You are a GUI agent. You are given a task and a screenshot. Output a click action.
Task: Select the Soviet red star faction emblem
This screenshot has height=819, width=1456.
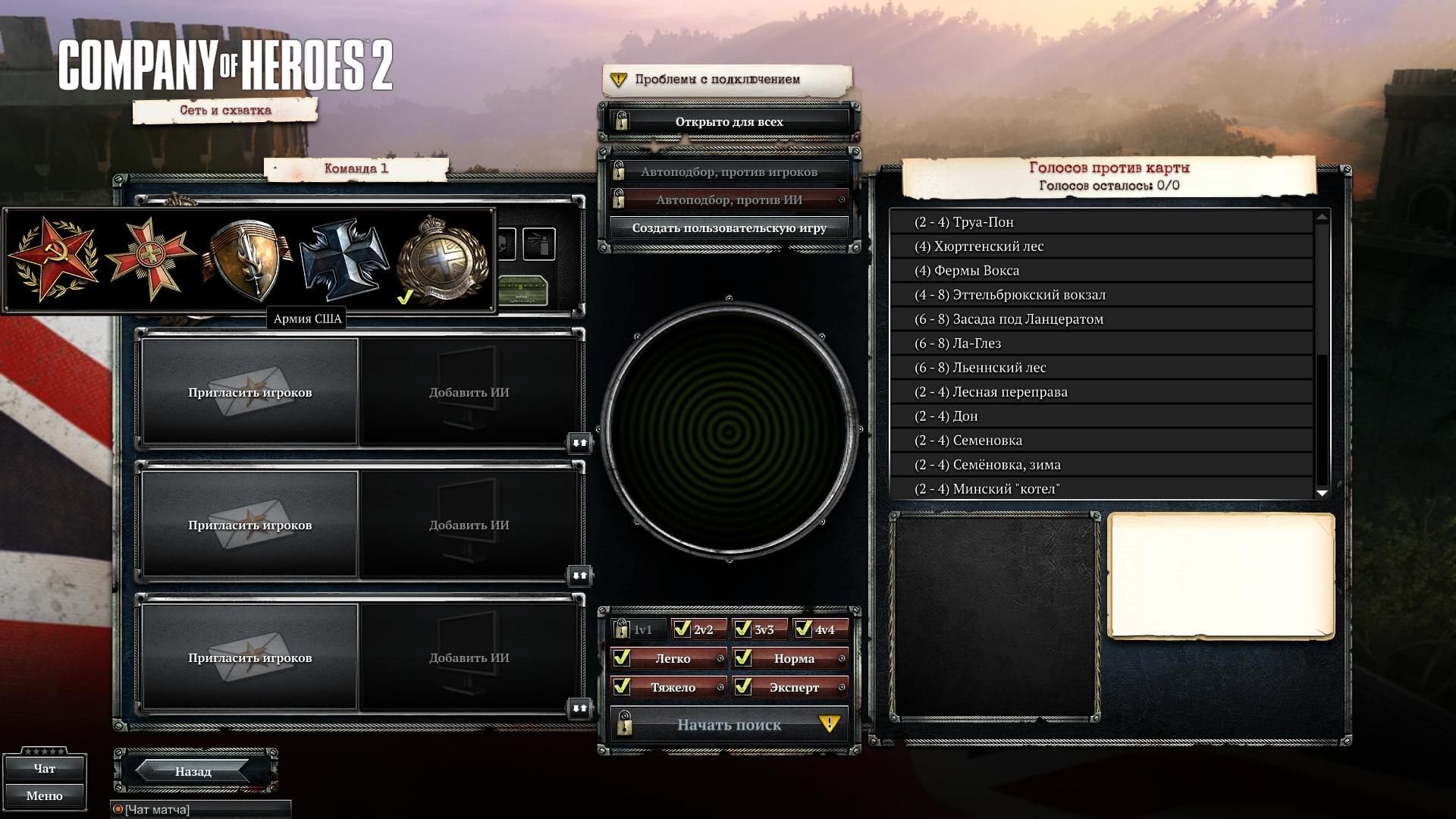pyautogui.click(x=53, y=259)
